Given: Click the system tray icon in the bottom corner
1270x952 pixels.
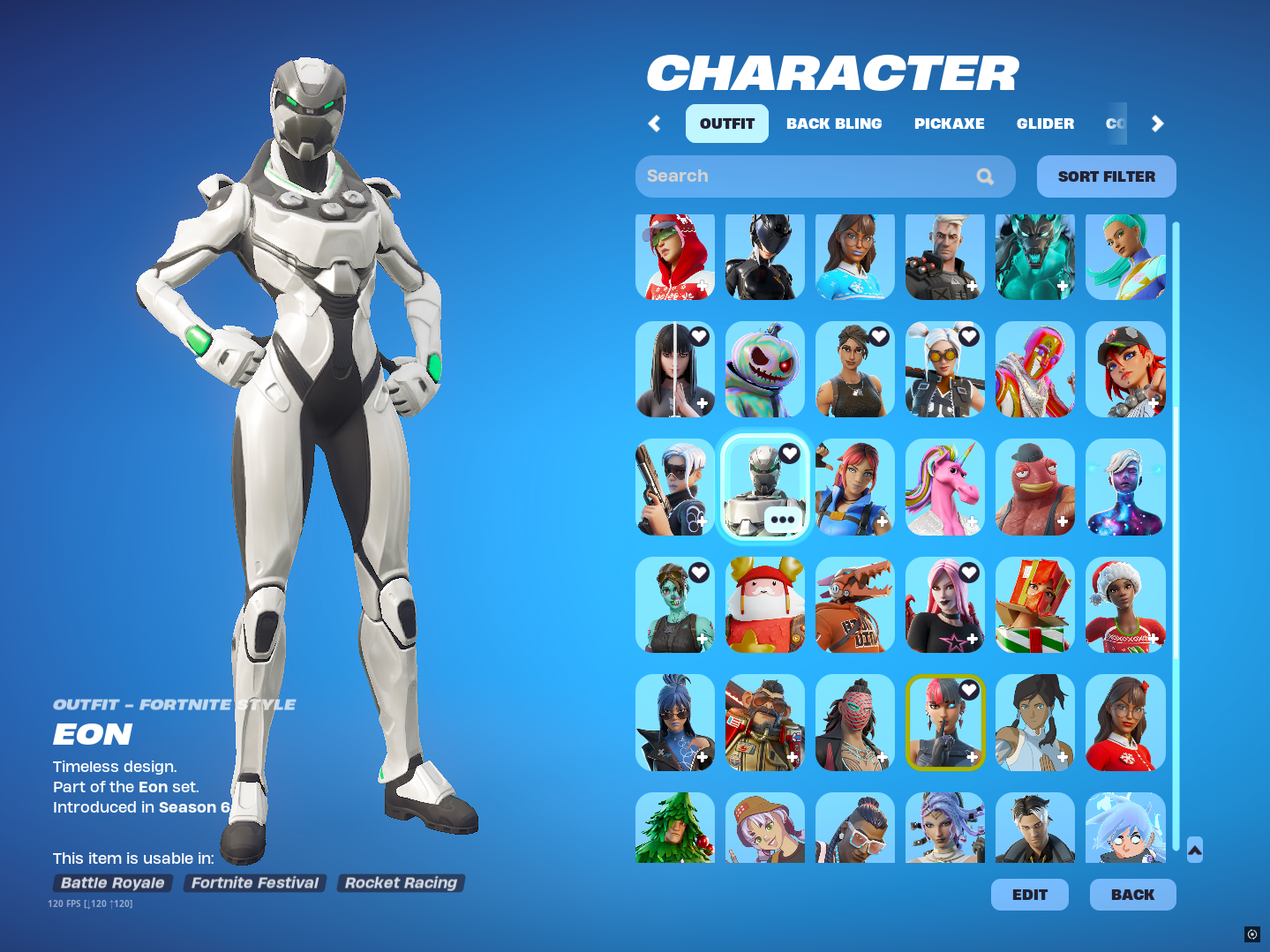Looking at the screenshot, I should (1252, 933).
